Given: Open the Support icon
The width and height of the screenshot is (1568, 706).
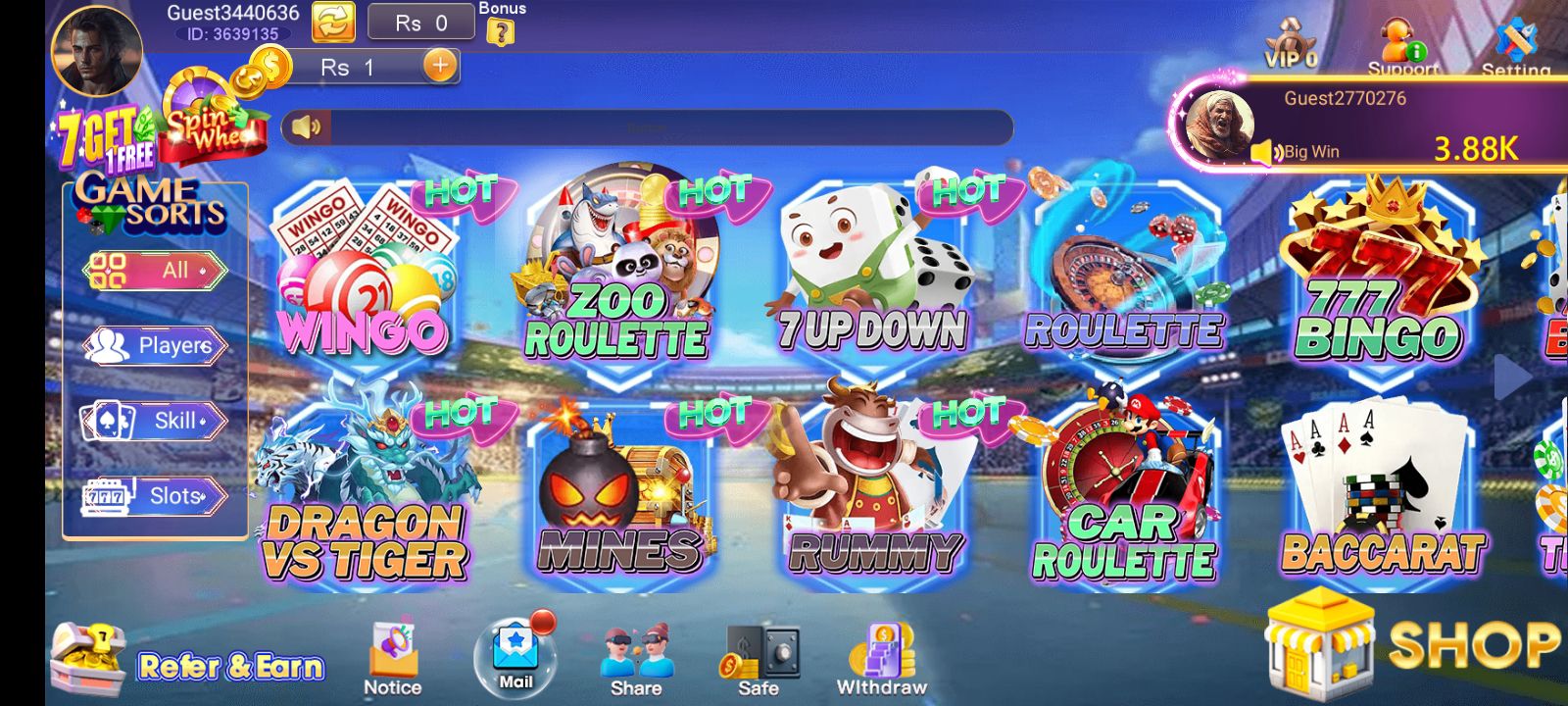Looking at the screenshot, I should point(1402,47).
